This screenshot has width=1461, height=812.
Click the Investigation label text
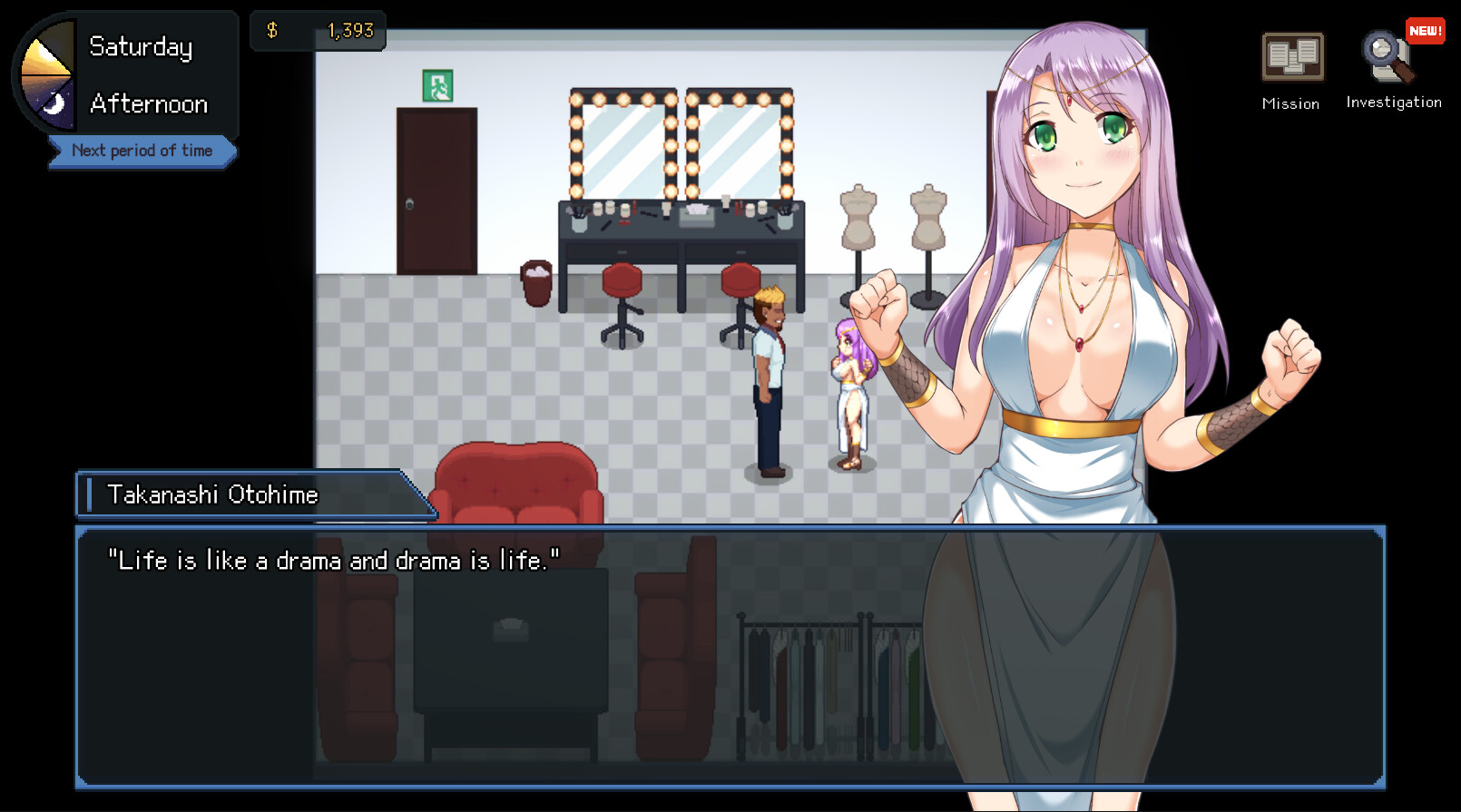[1394, 102]
